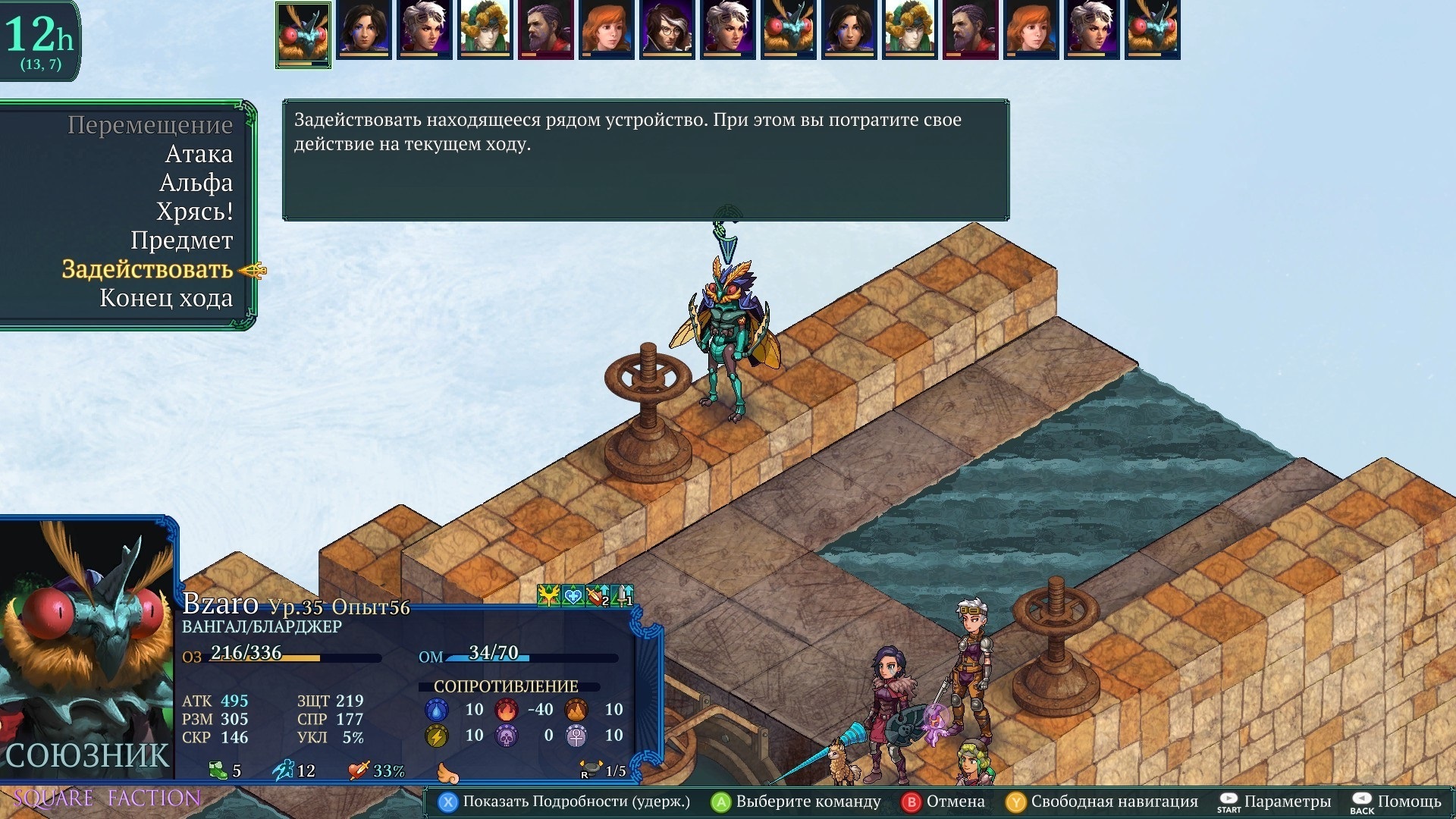Inspect the silver sword buff icon marked 1
This screenshot has height=819, width=1456.
coord(622,597)
